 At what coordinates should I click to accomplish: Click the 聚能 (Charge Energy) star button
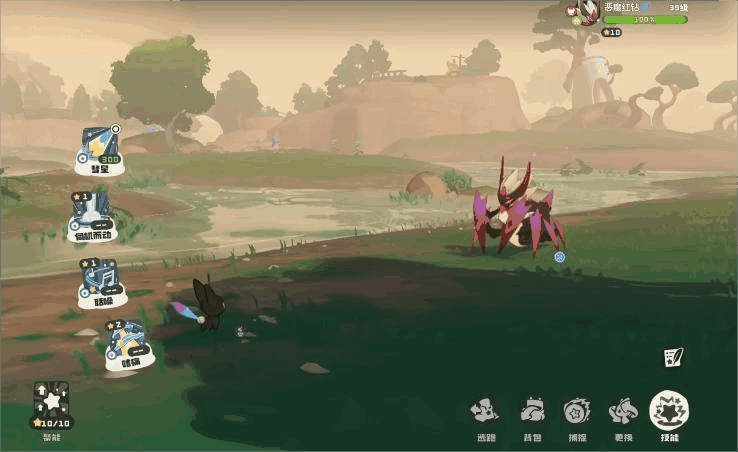51,402
